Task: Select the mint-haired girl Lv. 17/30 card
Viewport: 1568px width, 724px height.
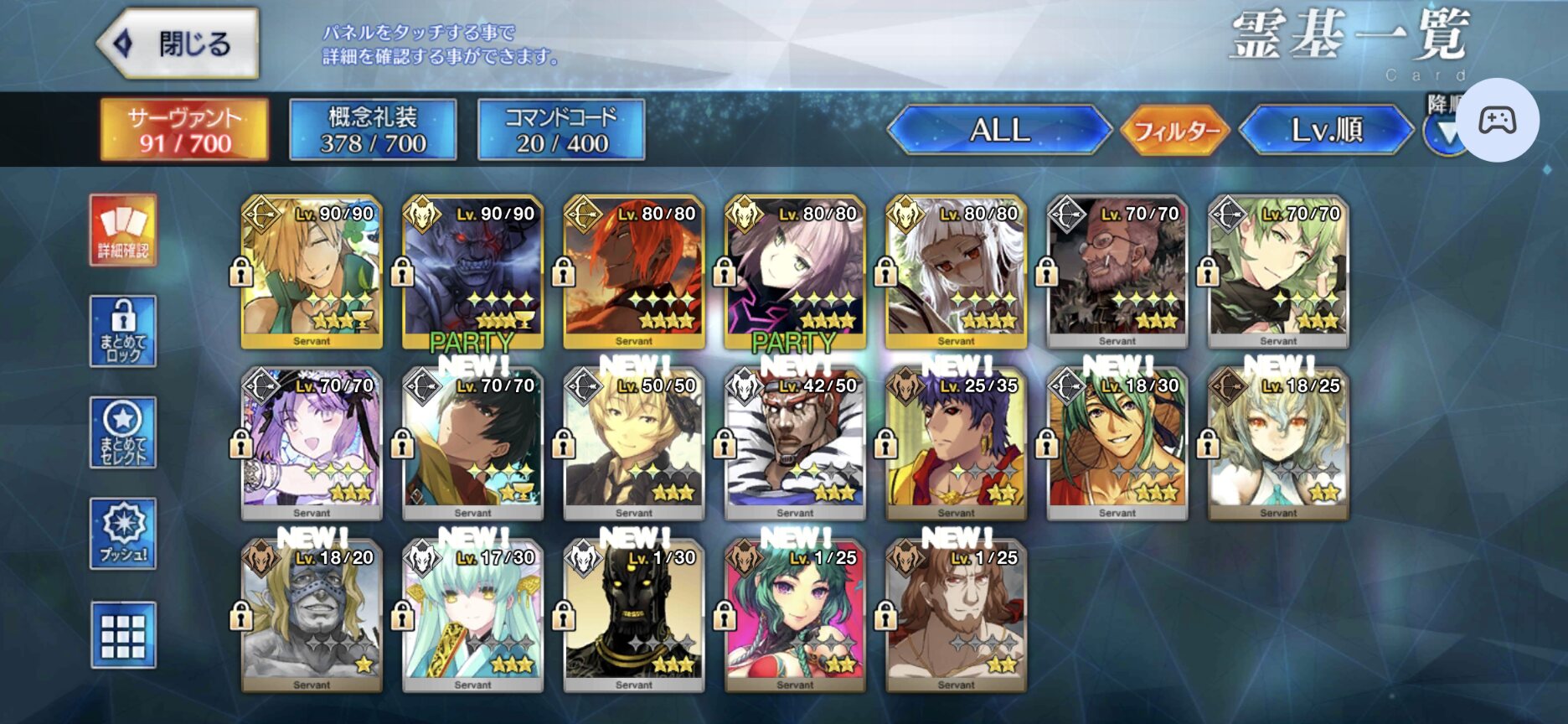Action: tap(472, 616)
